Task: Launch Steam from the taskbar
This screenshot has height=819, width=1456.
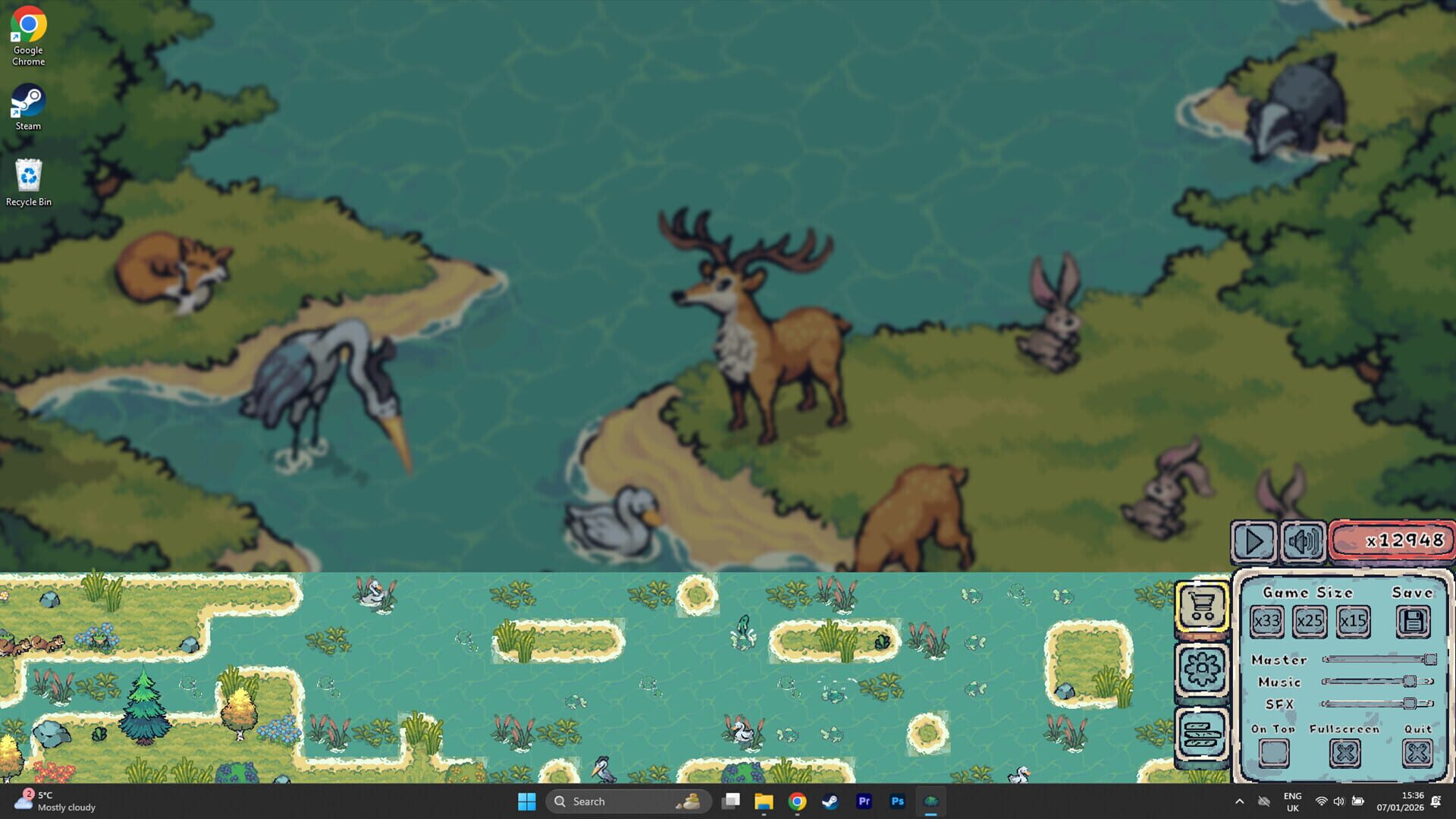Action: pyautogui.click(x=830, y=801)
